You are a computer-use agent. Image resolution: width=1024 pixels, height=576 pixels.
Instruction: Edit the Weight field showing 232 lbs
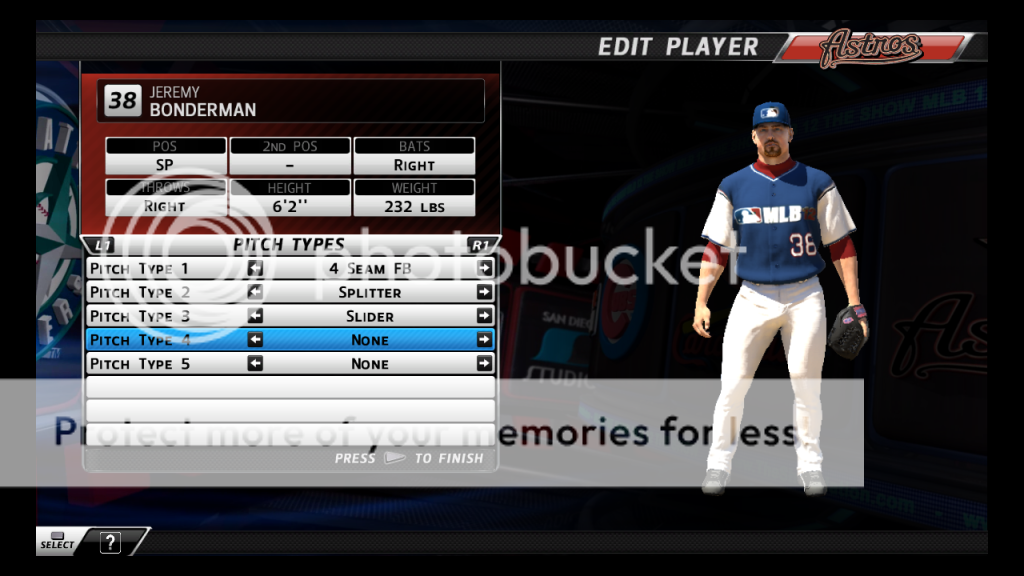pos(414,206)
